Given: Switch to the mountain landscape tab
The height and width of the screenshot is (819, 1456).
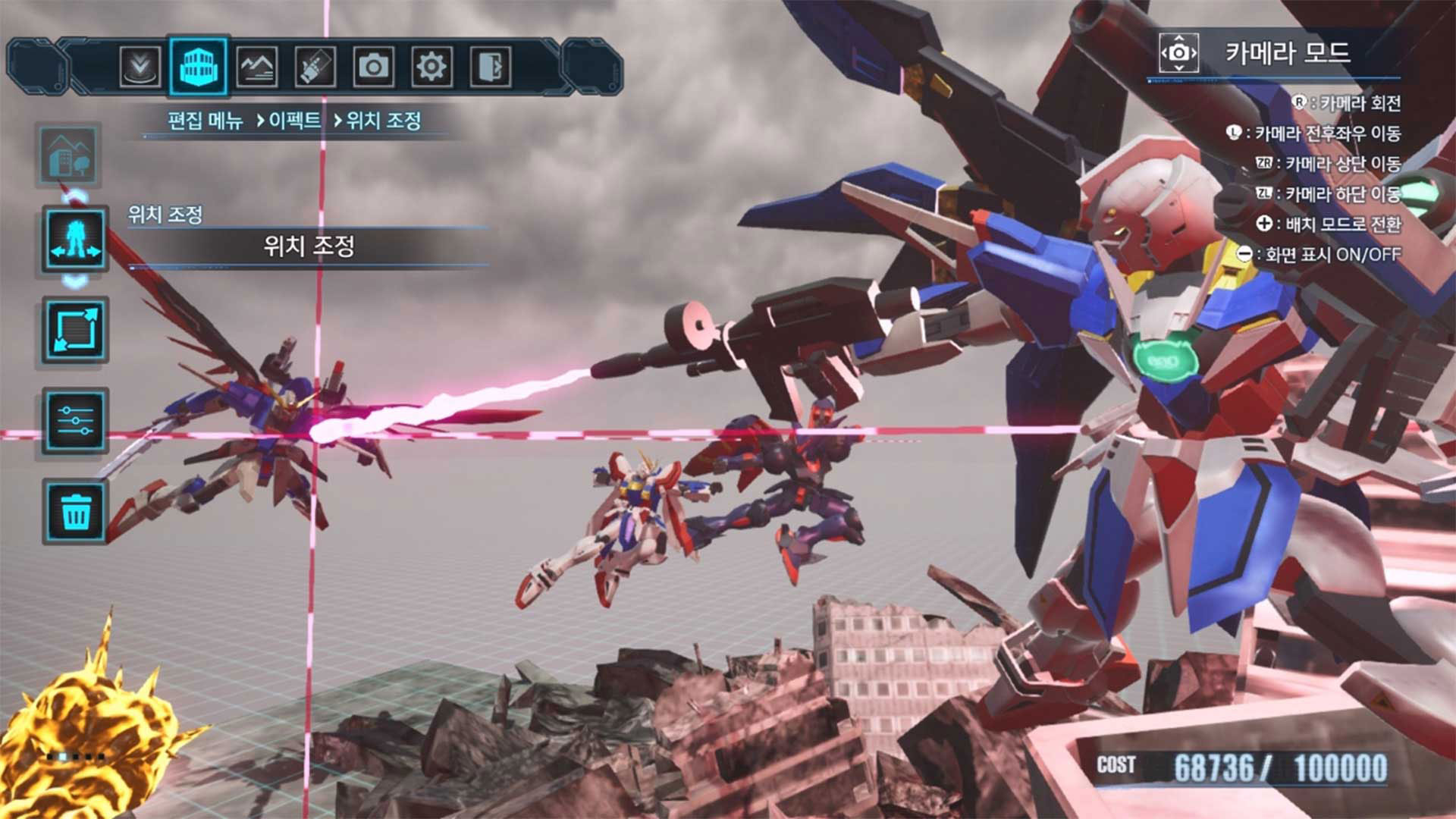Looking at the screenshot, I should pos(256,67).
